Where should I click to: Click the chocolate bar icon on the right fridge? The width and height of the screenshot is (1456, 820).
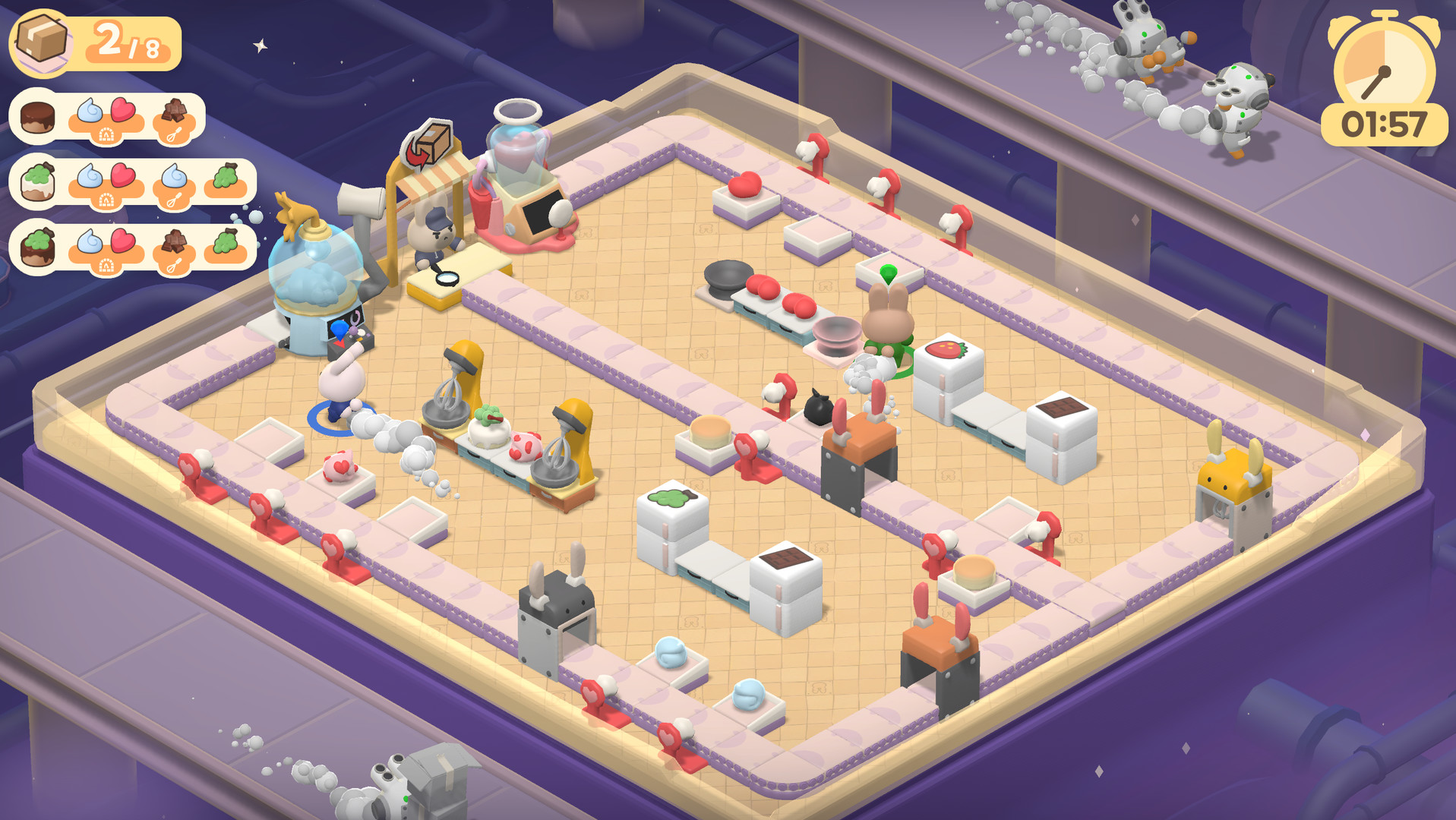(1063, 408)
